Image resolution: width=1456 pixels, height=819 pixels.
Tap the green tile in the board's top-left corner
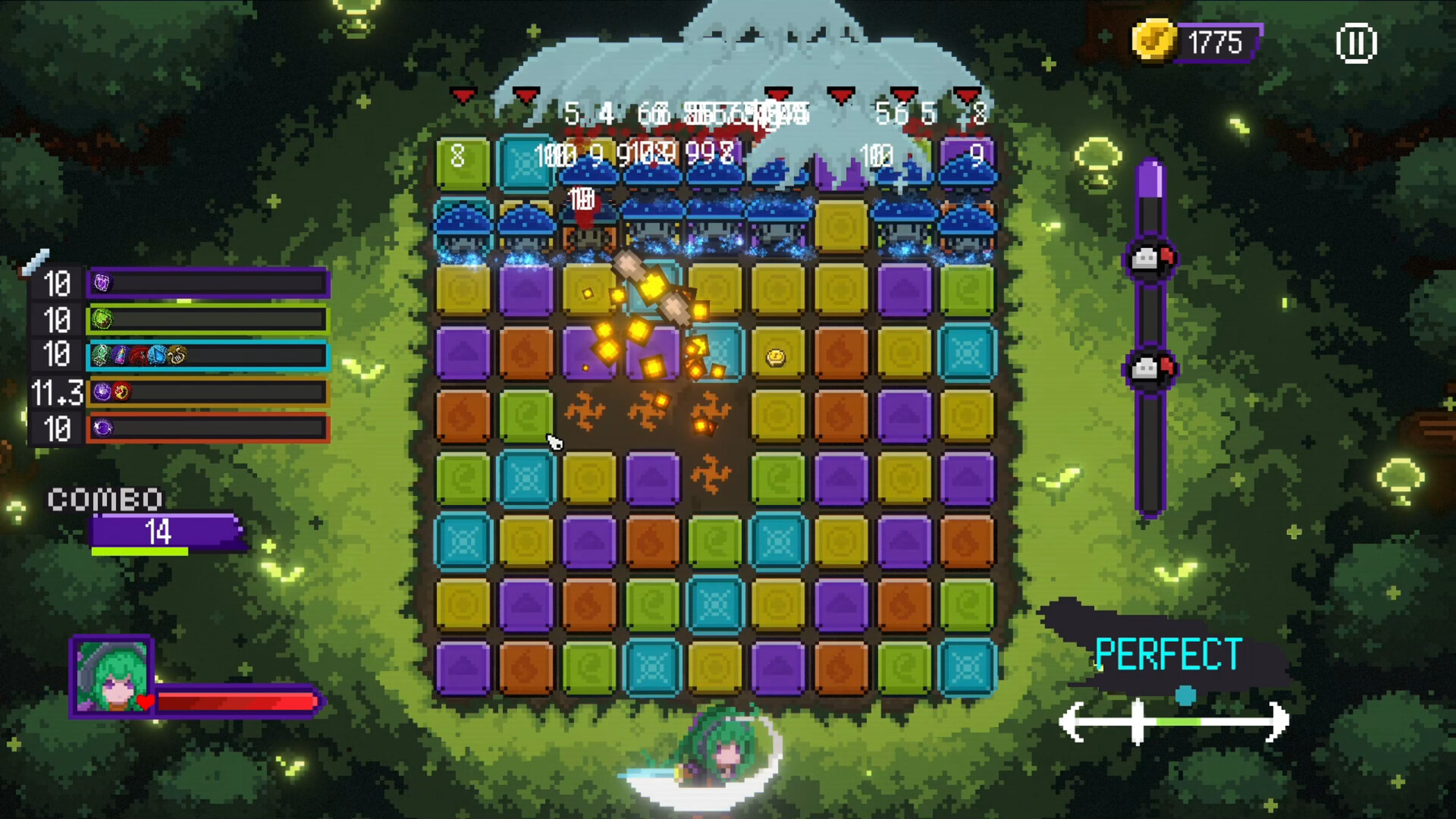463,163
